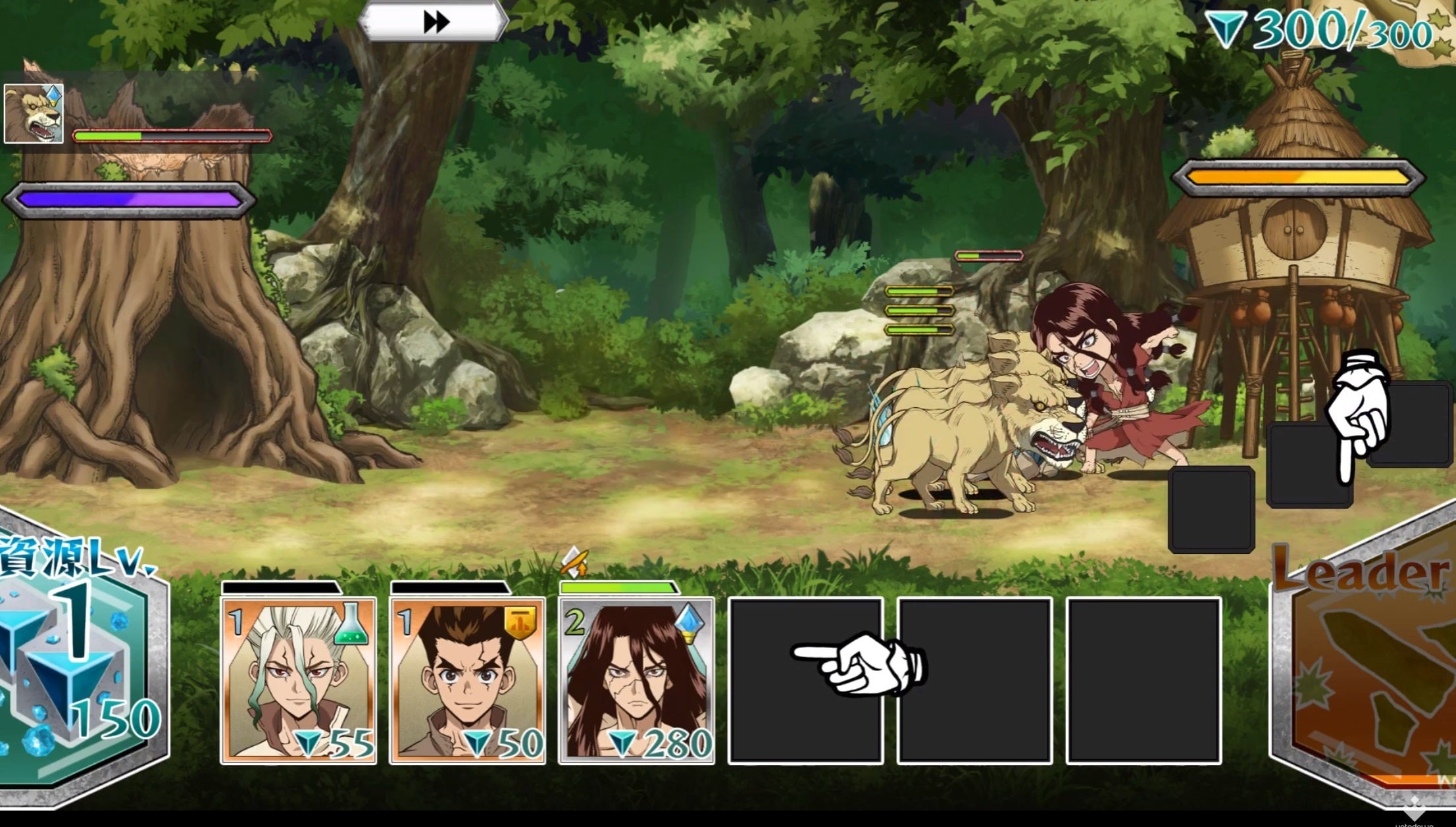Click the lion boss's red HP bar
The image size is (1456, 827).
point(172,136)
